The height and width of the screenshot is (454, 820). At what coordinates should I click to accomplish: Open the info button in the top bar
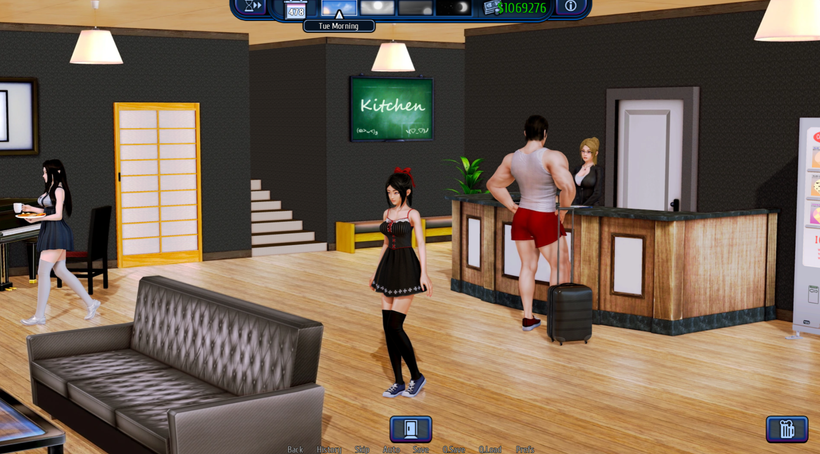tap(570, 7)
